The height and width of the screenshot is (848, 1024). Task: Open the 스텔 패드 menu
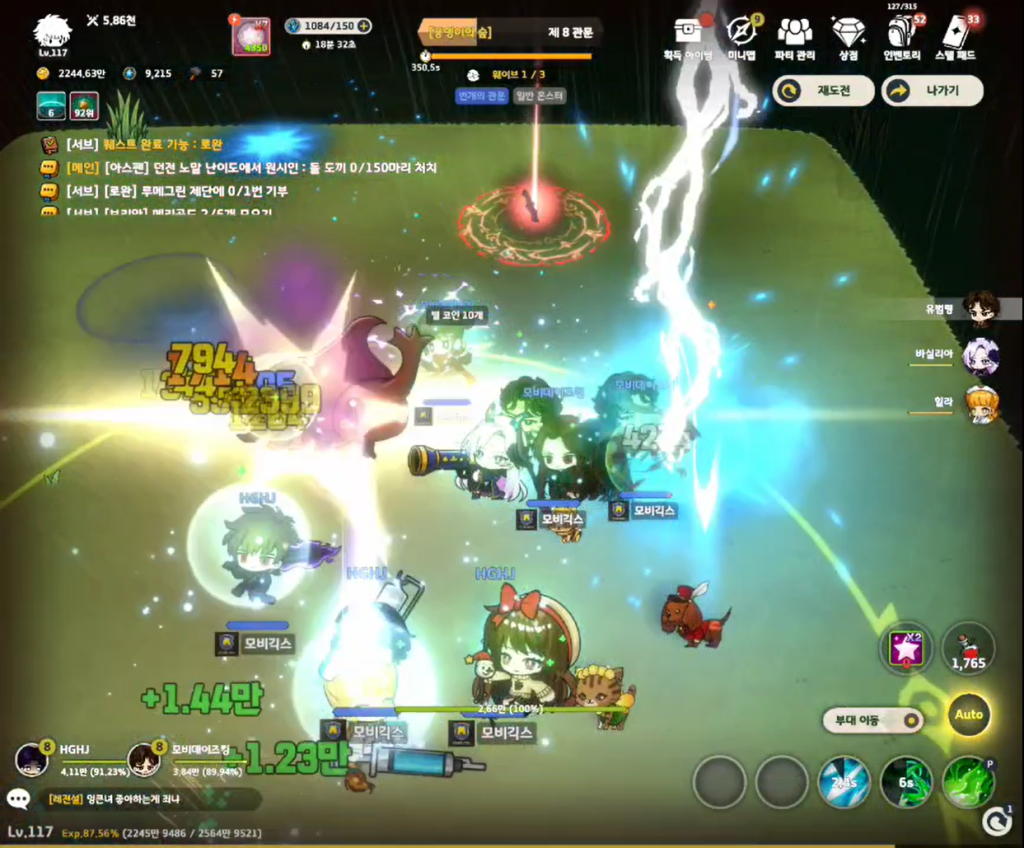pyautogui.click(x=958, y=33)
